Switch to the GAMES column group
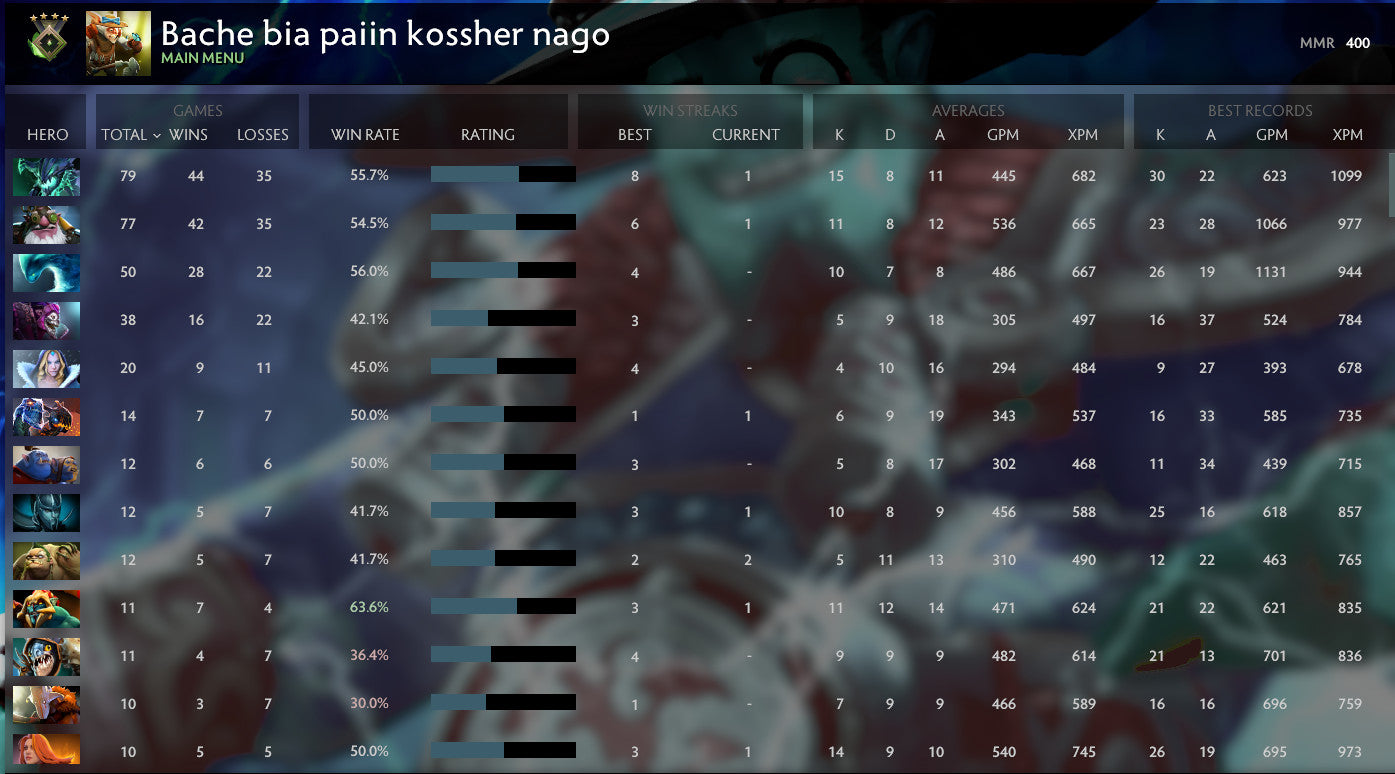1395x774 pixels. (196, 110)
